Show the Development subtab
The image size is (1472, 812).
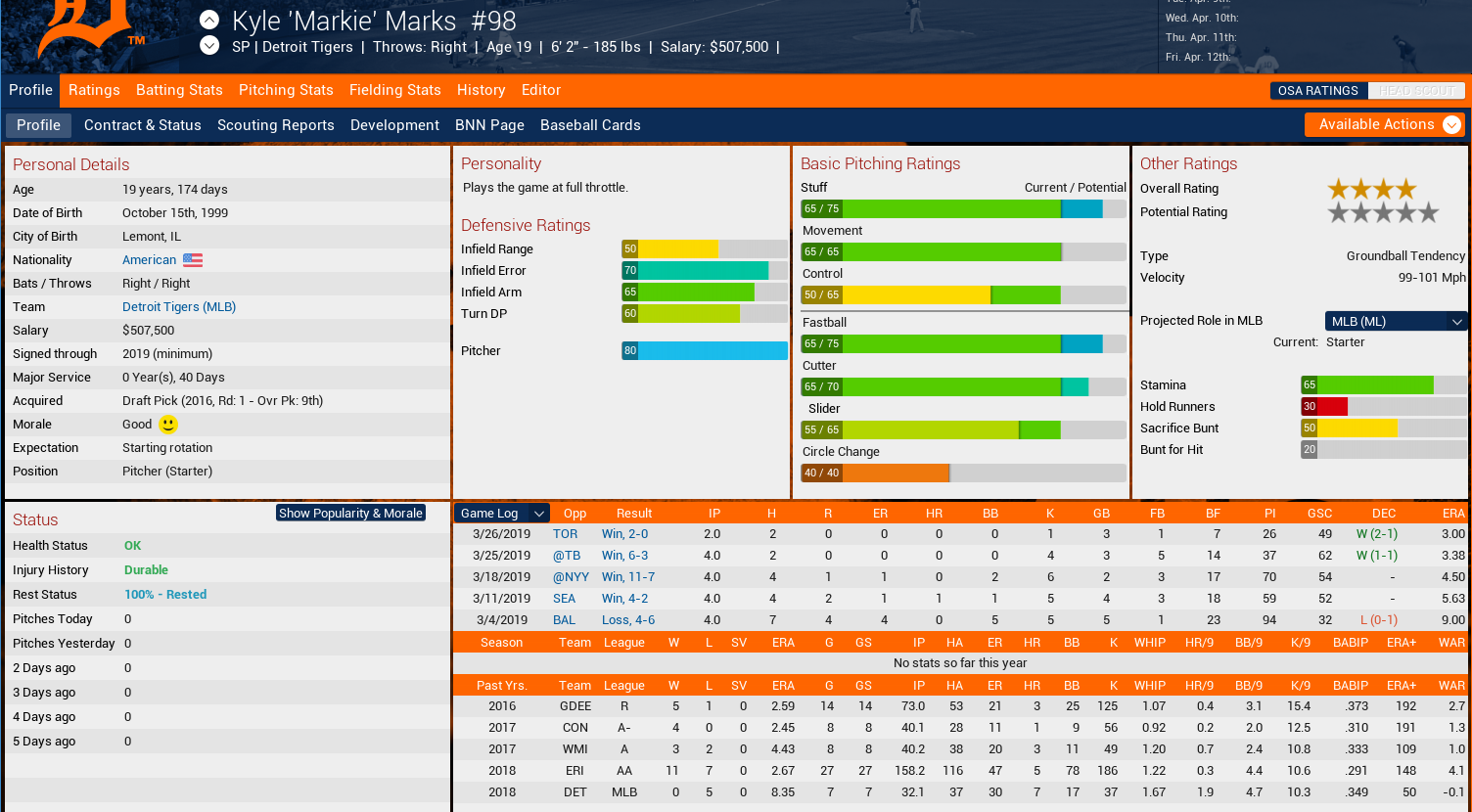(394, 125)
